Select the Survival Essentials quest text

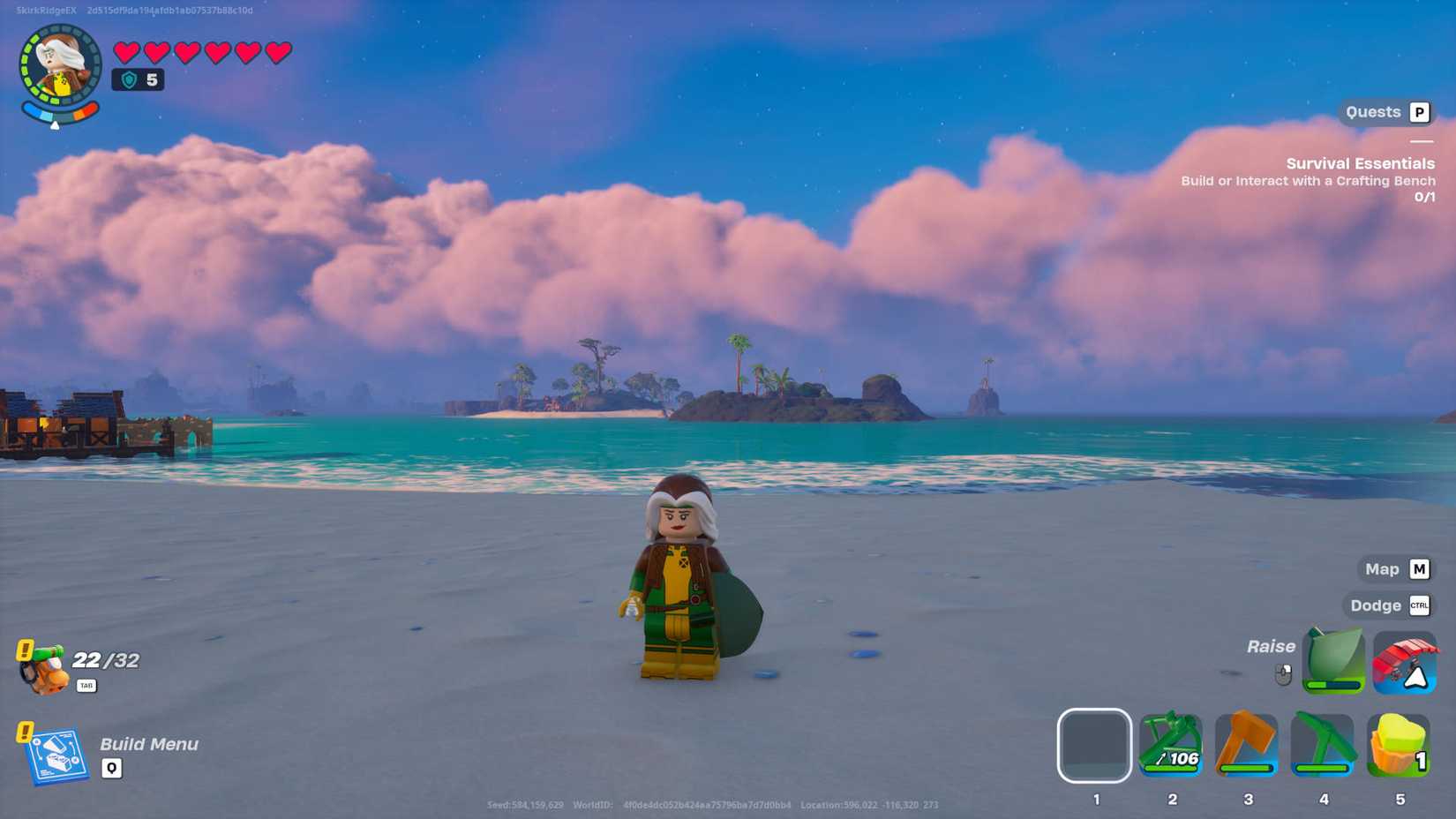[x=1359, y=163]
